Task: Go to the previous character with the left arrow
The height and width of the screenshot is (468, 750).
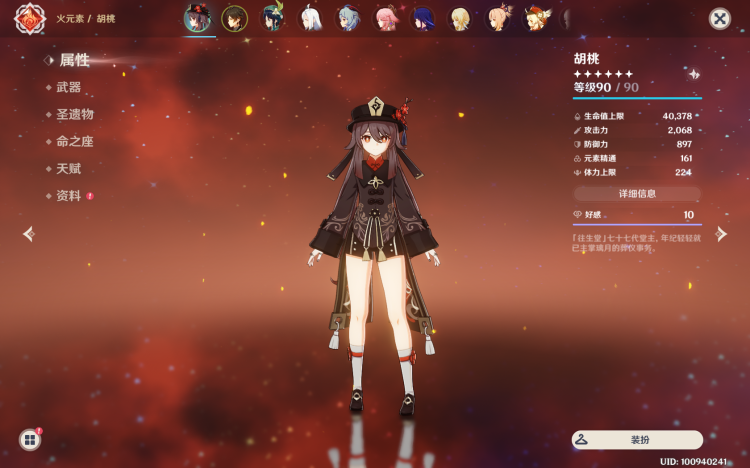Action: 29,234
